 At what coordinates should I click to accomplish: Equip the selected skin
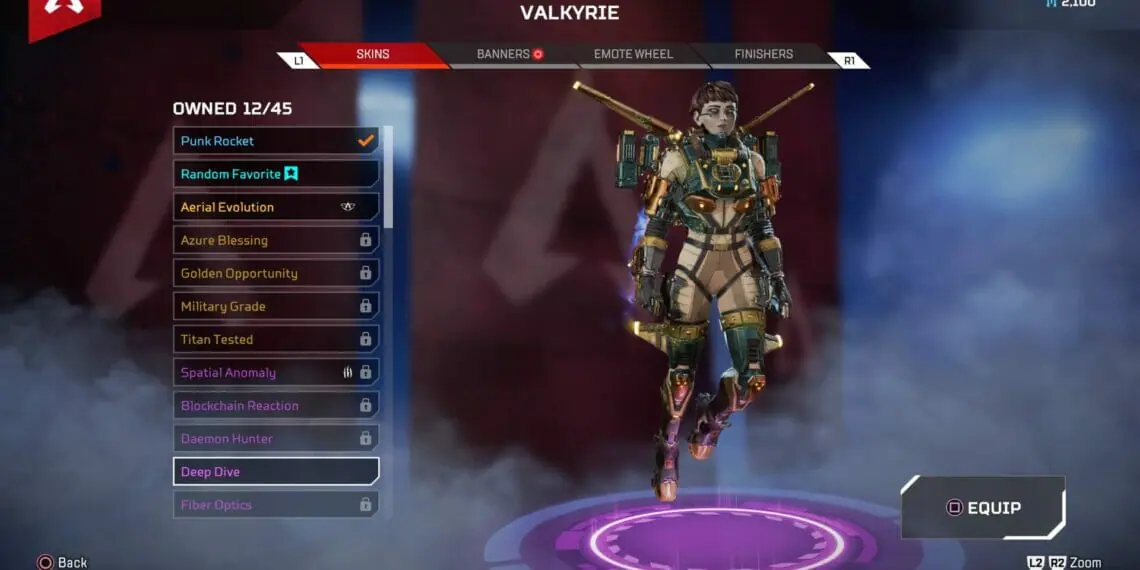point(983,508)
